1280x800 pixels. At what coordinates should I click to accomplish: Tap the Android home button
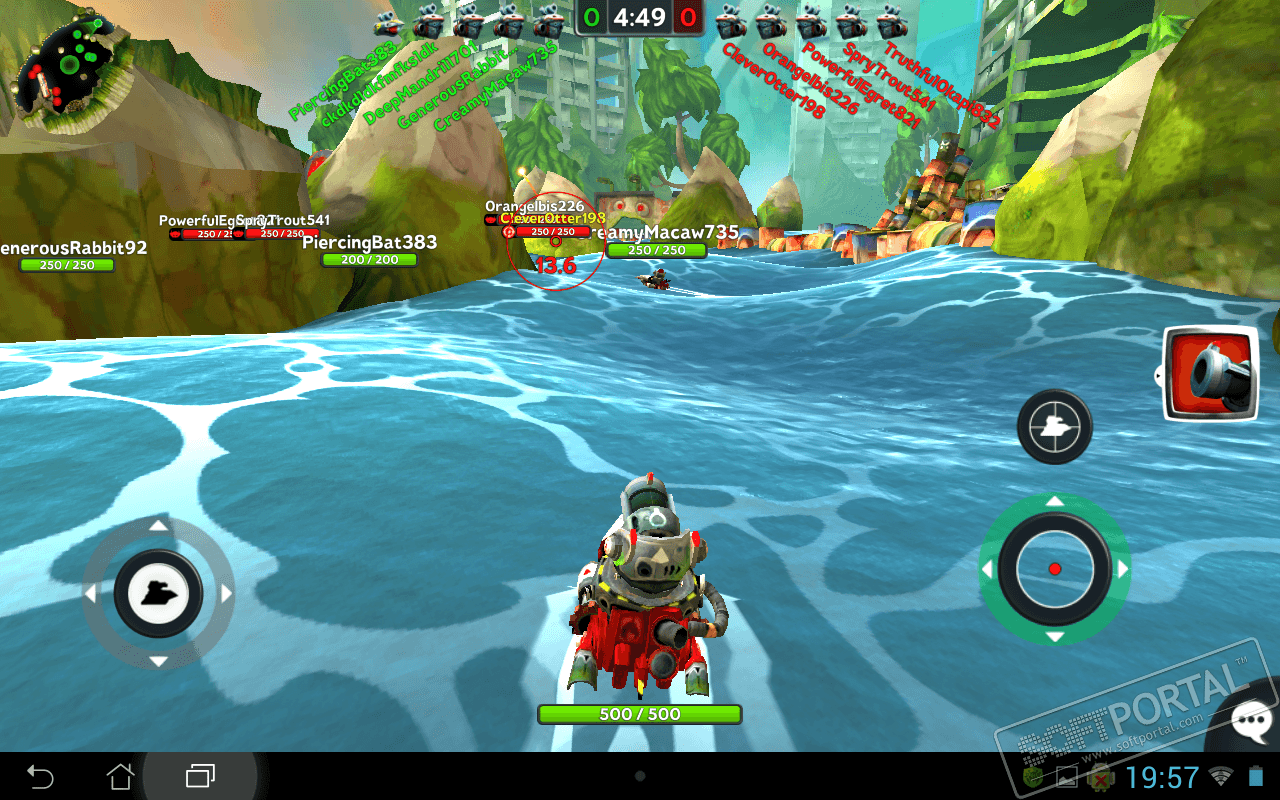tap(120, 776)
